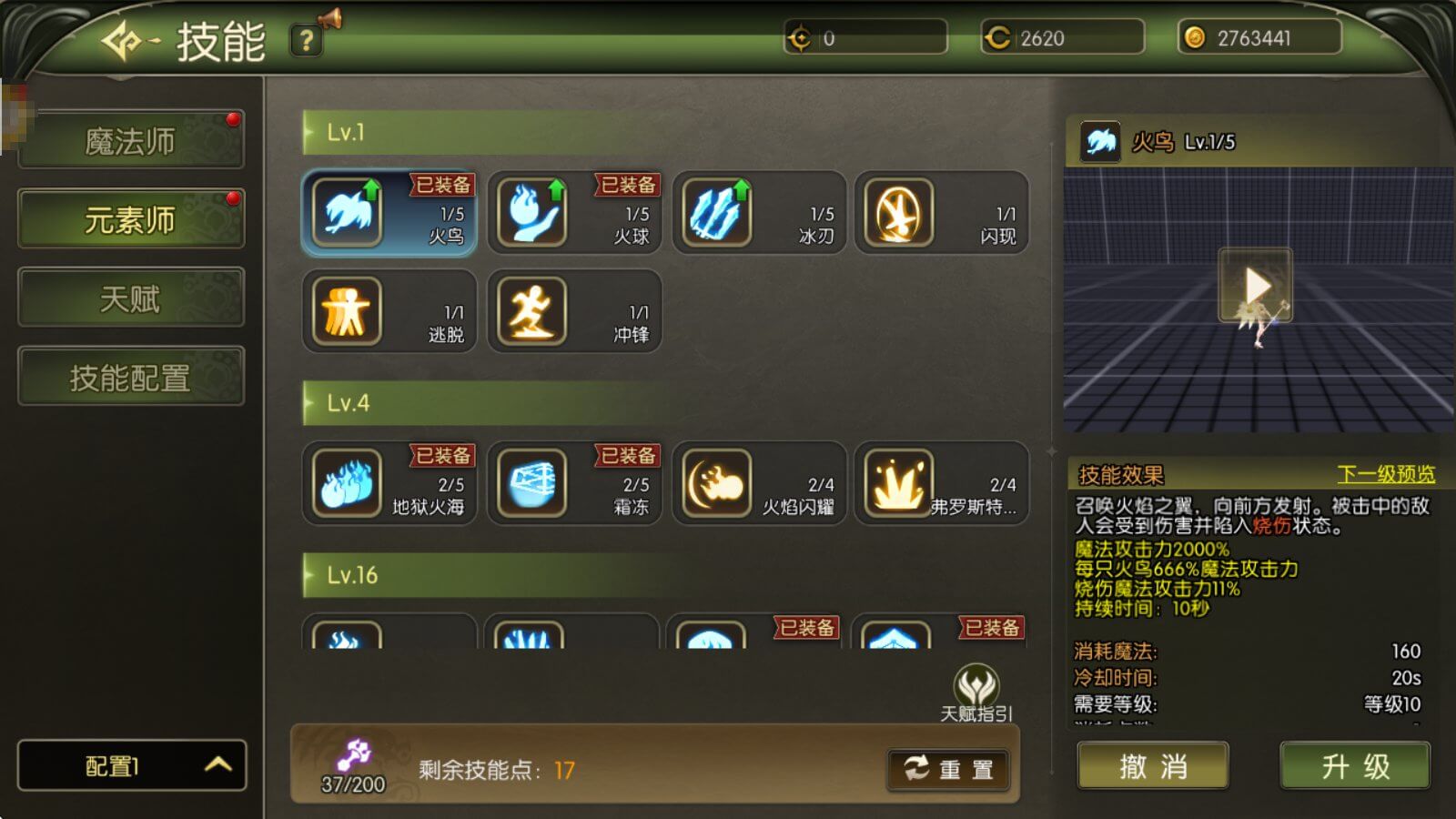
Task: Click the 重置 reset button
Action: [948, 769]
